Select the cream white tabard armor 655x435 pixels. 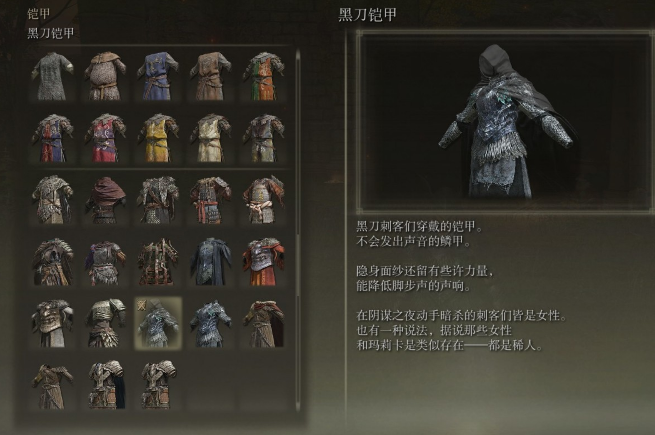209,136
